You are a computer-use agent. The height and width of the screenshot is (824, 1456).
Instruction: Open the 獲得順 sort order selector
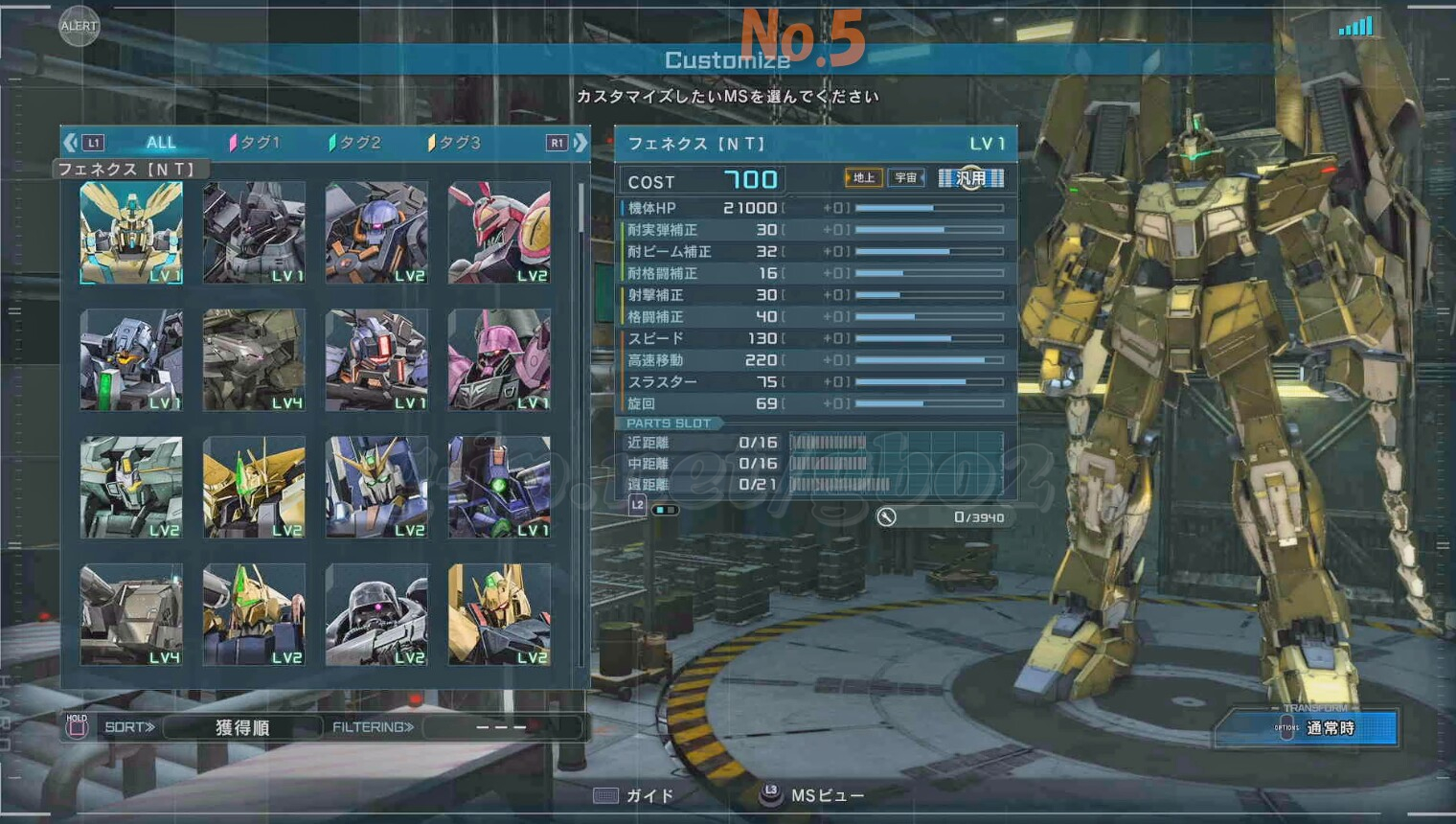click(x=242, y=727)
